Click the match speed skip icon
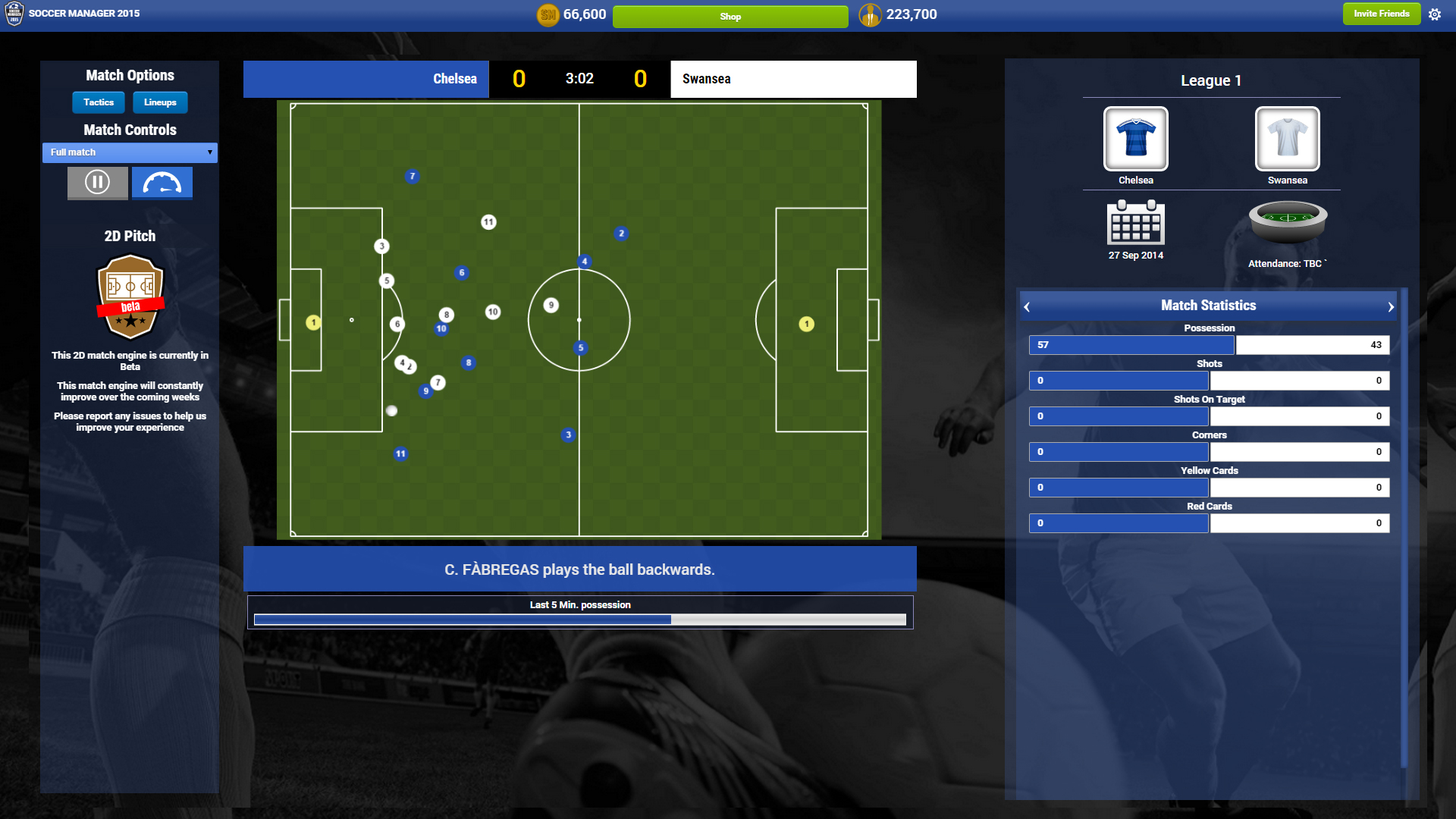The height and width of the screenshot is (819, 1456). pyautogui.click(x=162, y=182)
